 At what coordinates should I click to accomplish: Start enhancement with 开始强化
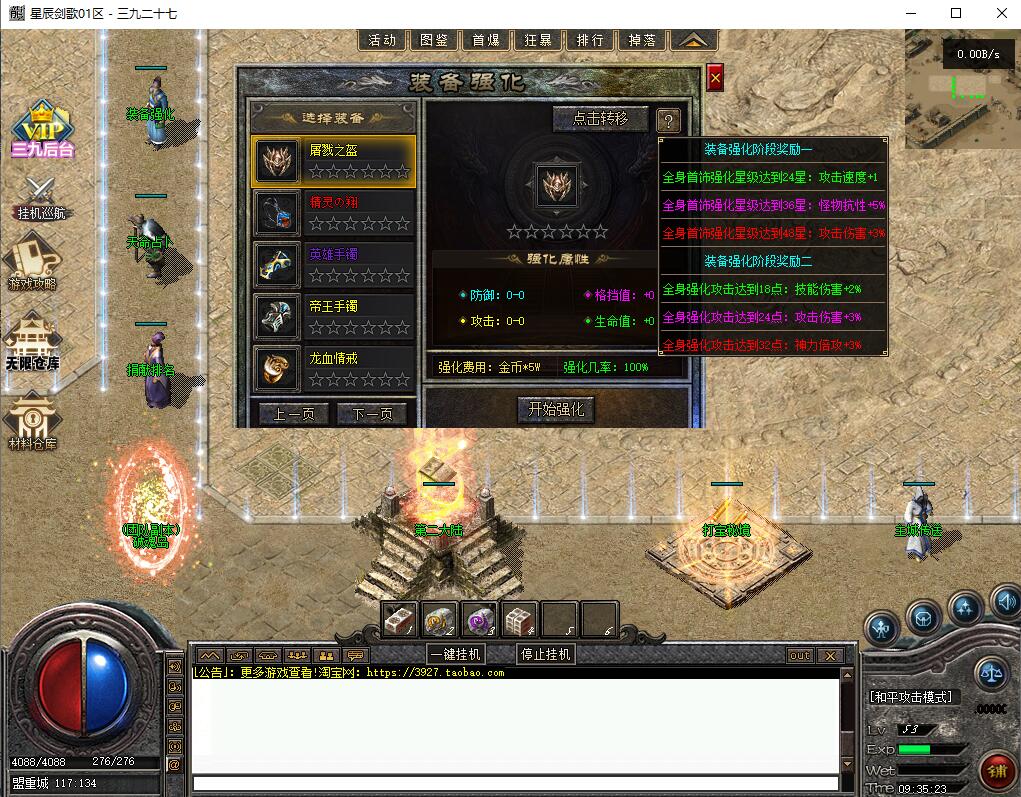[556, 409]
